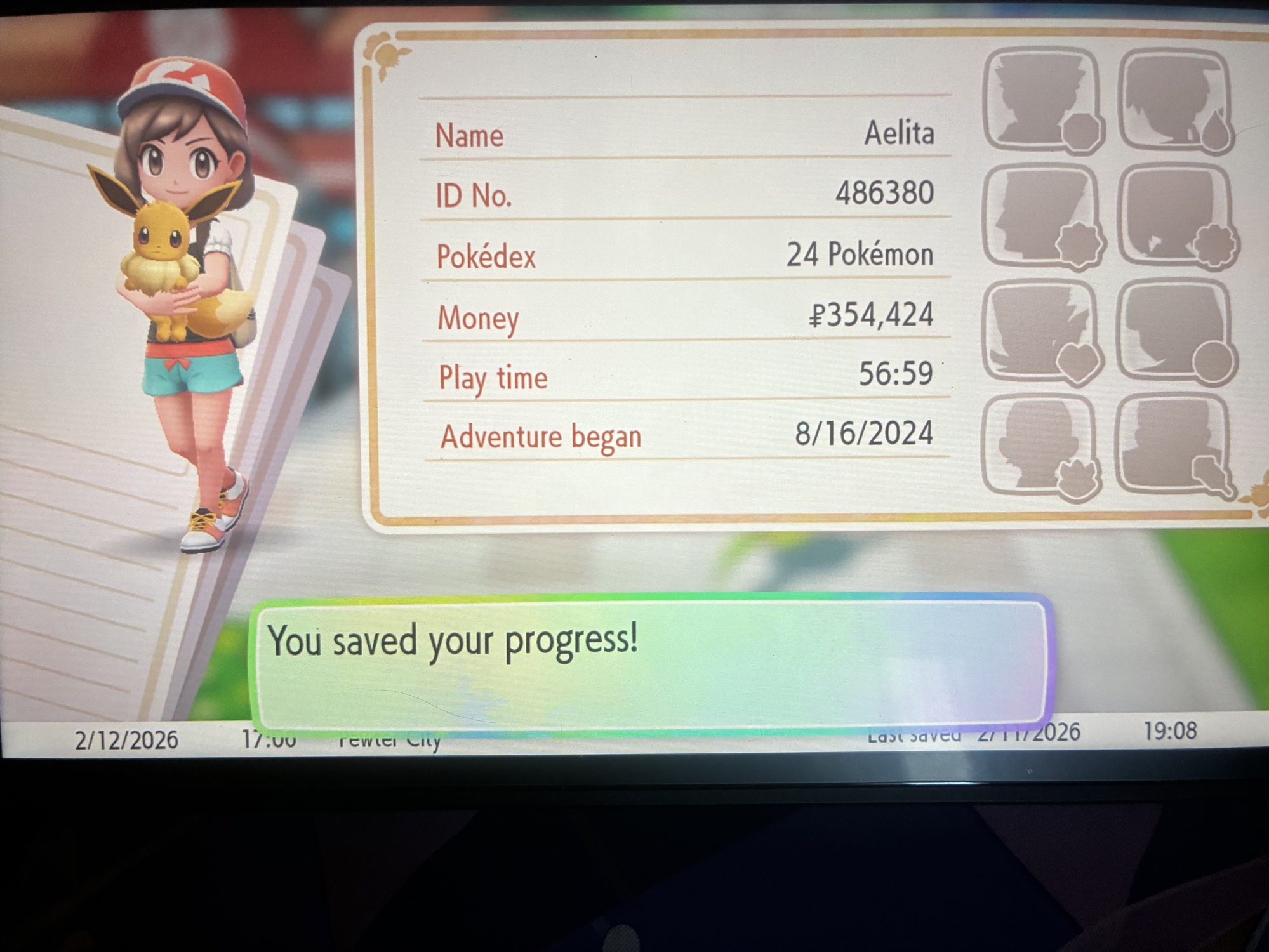Choose Lt. Surge's Thunder Badge slot
The height and width of the screenshot is (952, 1269).
tap(1042, 216)
